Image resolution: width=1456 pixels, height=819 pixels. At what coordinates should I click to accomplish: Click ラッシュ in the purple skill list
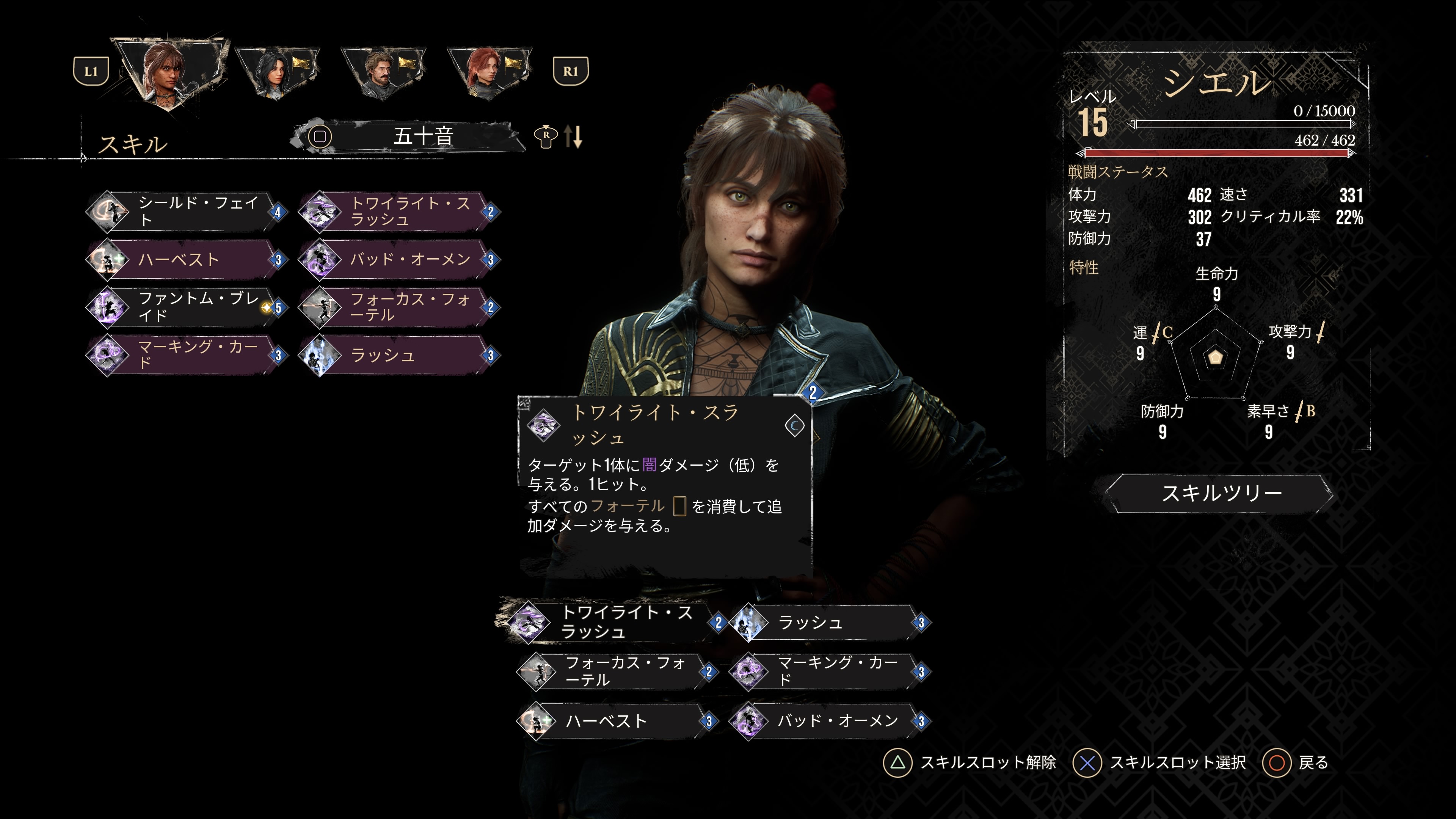399,355
